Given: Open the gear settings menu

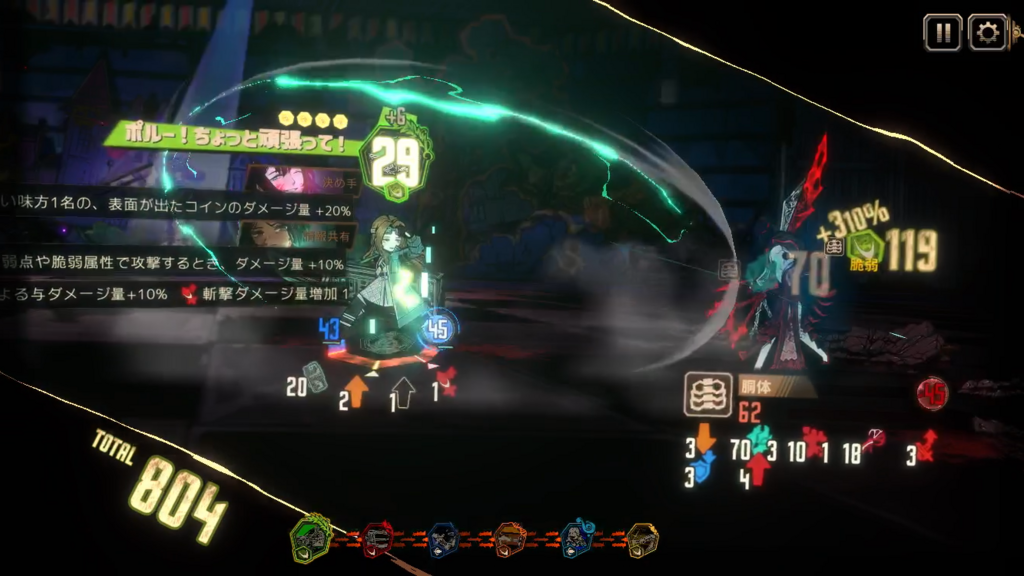Looking at the screenshot, I should tap(988, 33).
